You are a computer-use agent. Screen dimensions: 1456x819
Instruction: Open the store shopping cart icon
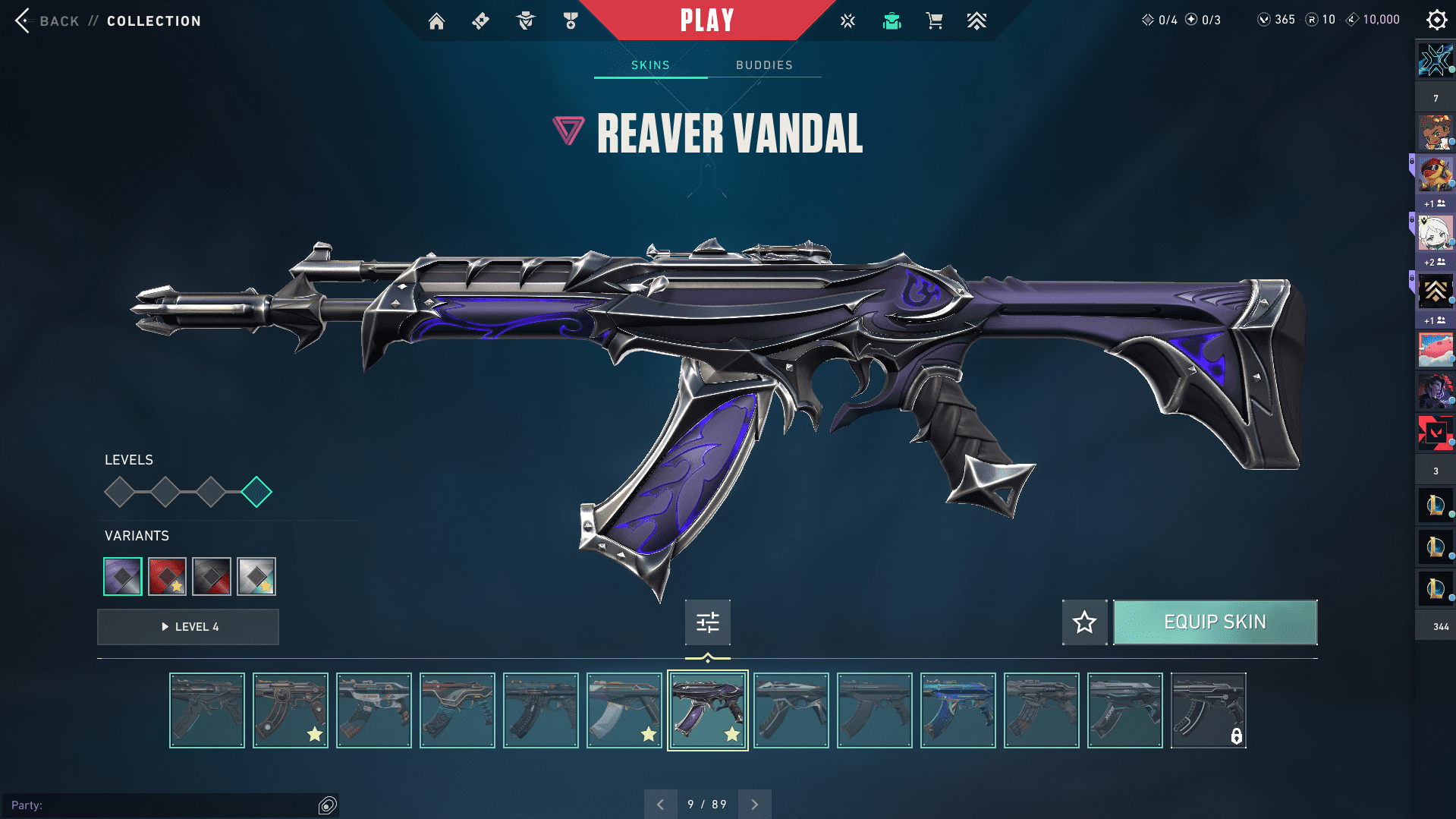click(934, 21)
